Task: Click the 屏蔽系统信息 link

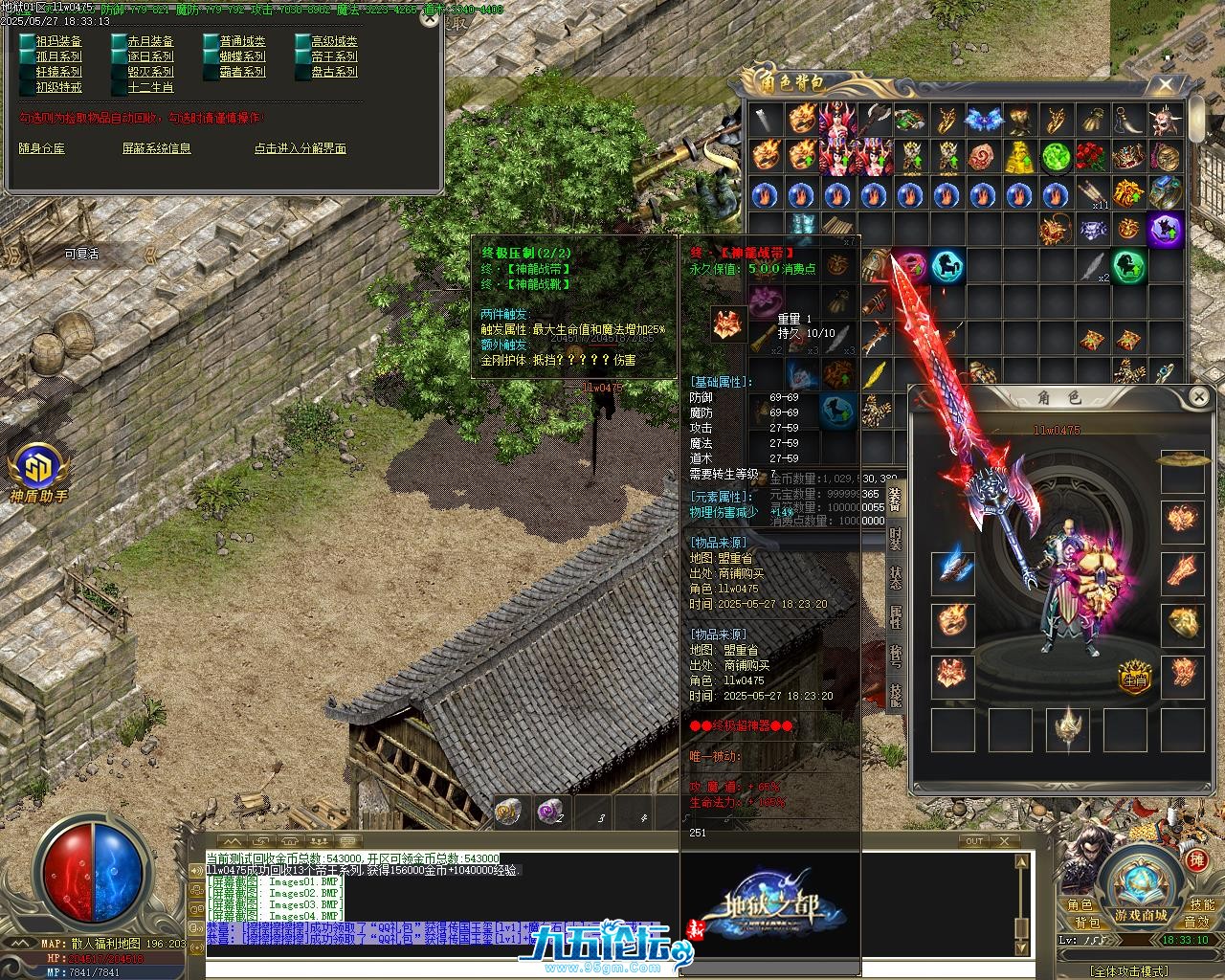Action: (156, 148)
